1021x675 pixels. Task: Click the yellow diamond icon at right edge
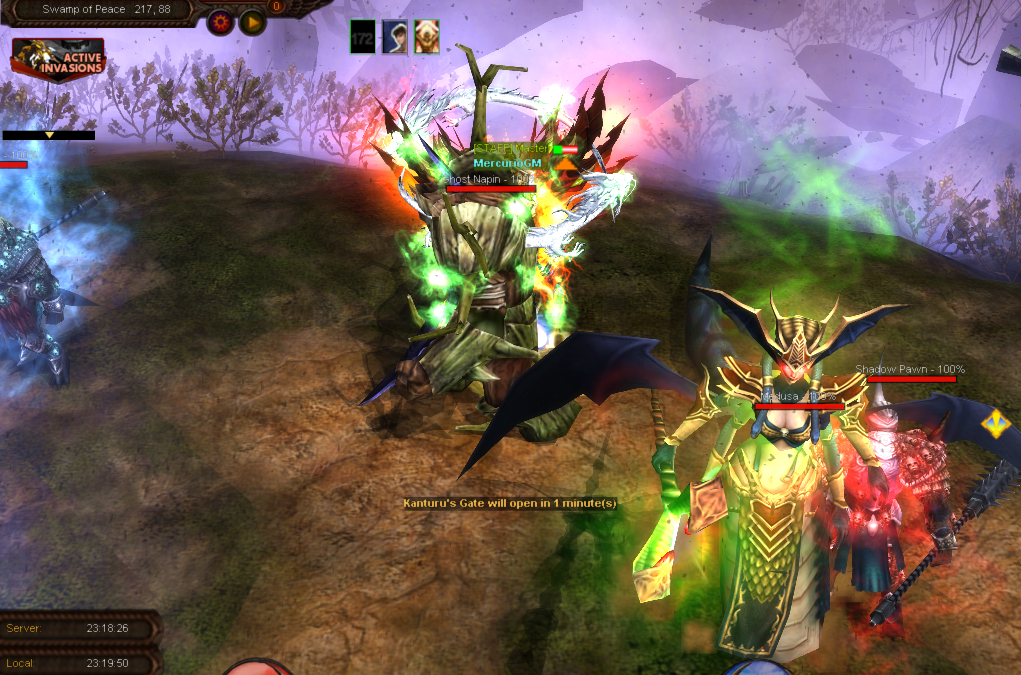[x=995, y=423]
